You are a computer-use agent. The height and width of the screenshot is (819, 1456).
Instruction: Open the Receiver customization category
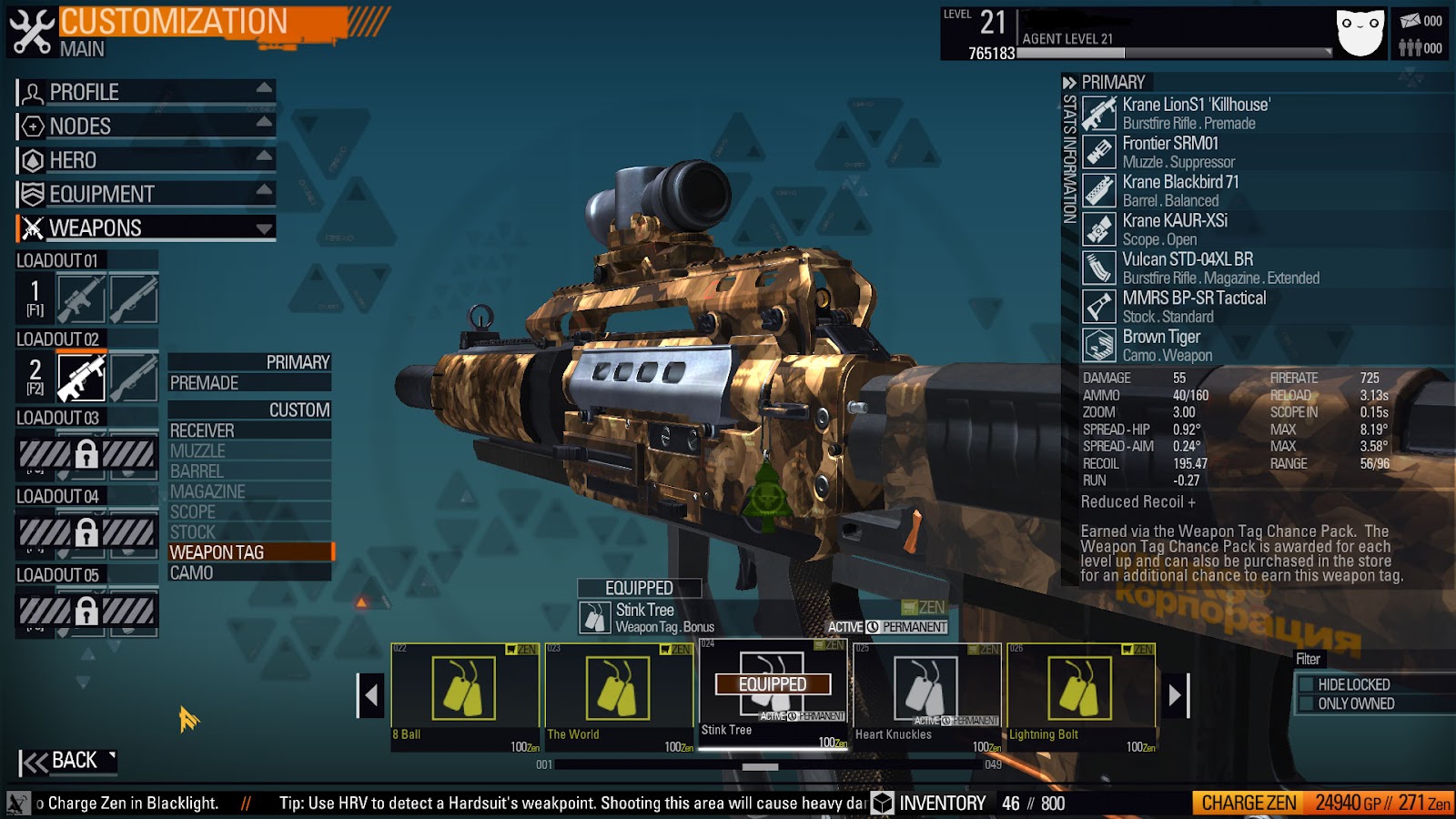[248, 430]
